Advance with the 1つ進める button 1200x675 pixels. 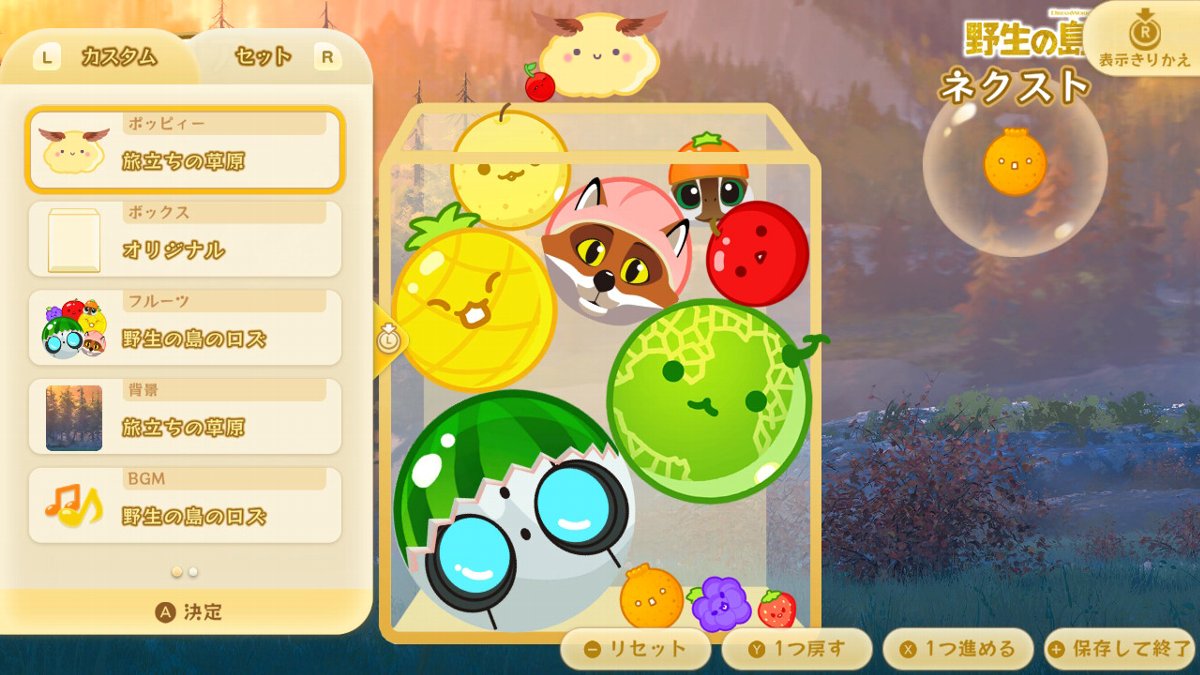click(957, 649)
